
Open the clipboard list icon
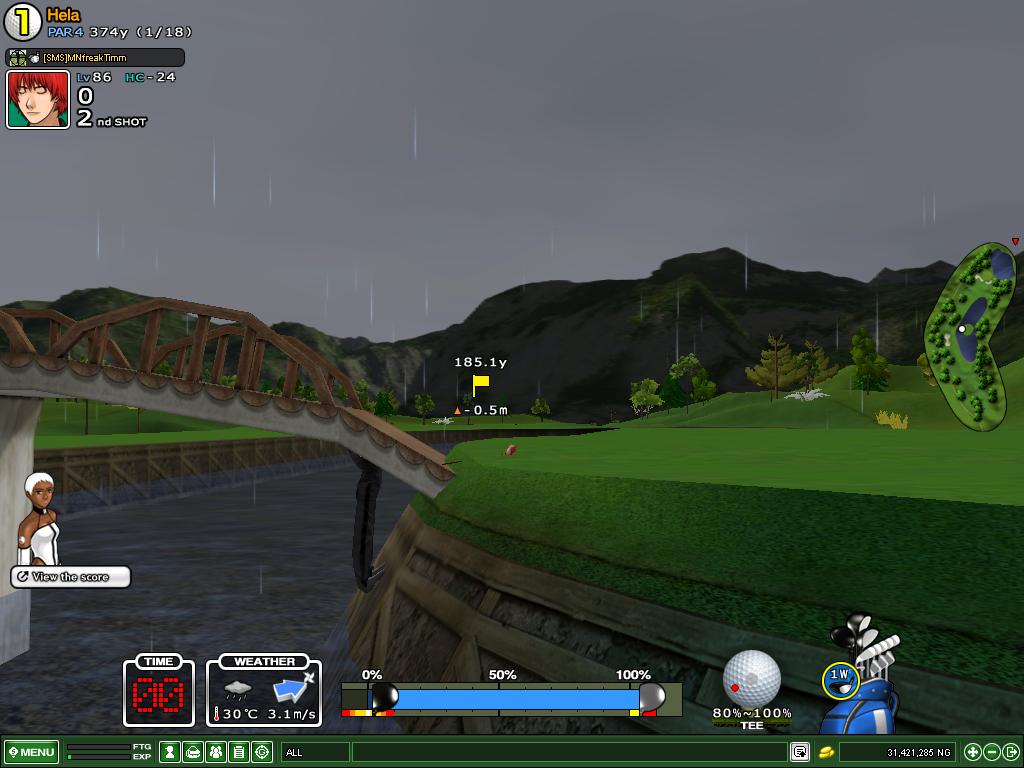point(238,752)
